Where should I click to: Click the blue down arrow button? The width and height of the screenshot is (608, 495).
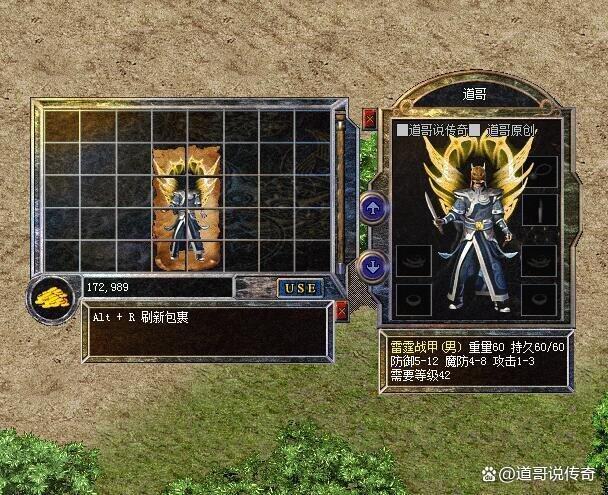(x=373, y=266)
